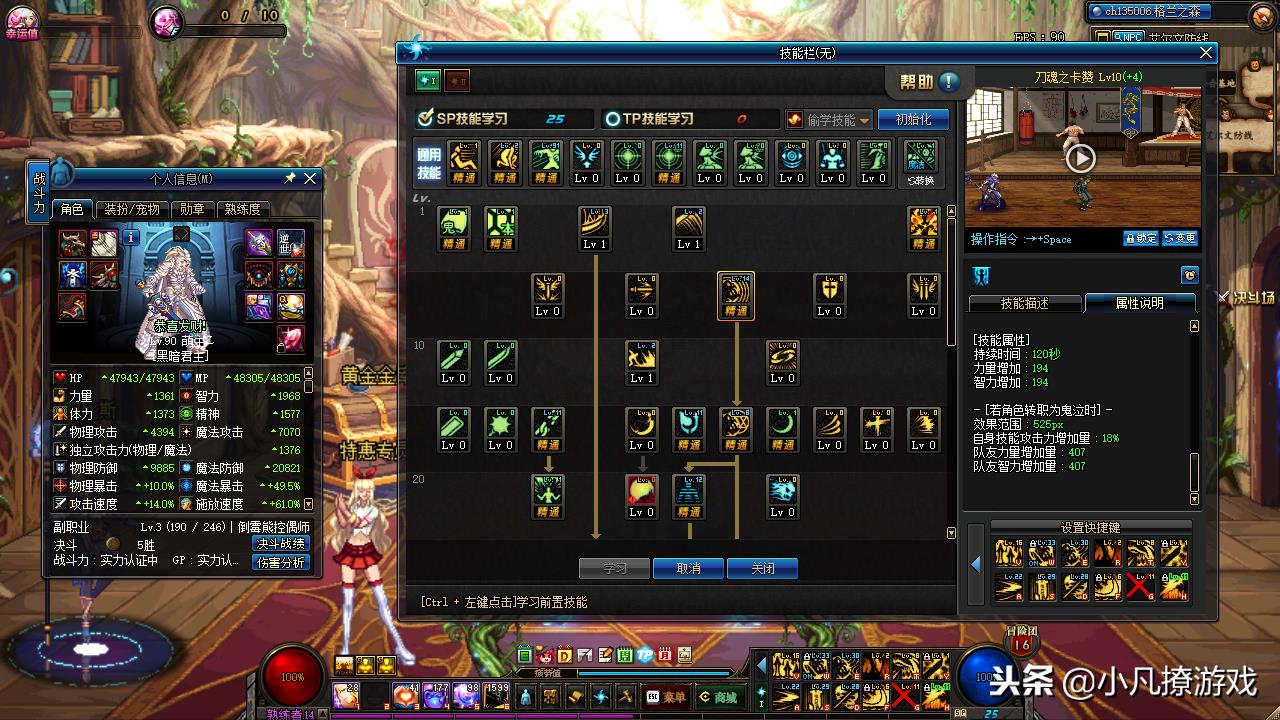Switch to the 技能描述 tab
The image size is (1280, 720).
tap(1025, 303)
